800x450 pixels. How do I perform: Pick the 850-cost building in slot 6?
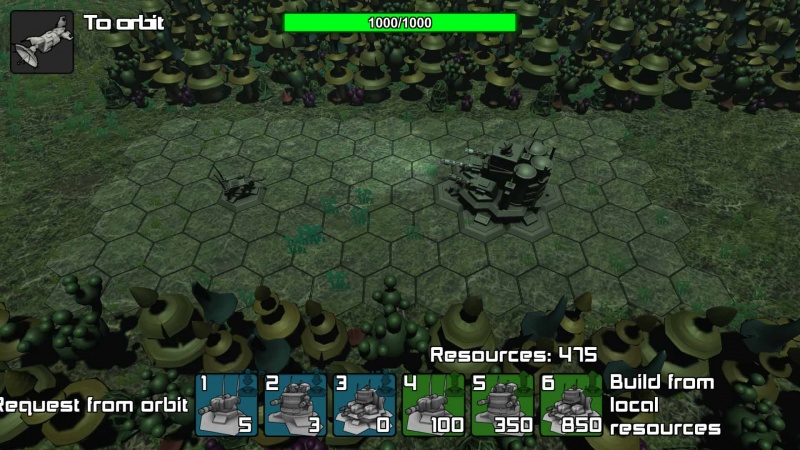[x=572, y=405]
